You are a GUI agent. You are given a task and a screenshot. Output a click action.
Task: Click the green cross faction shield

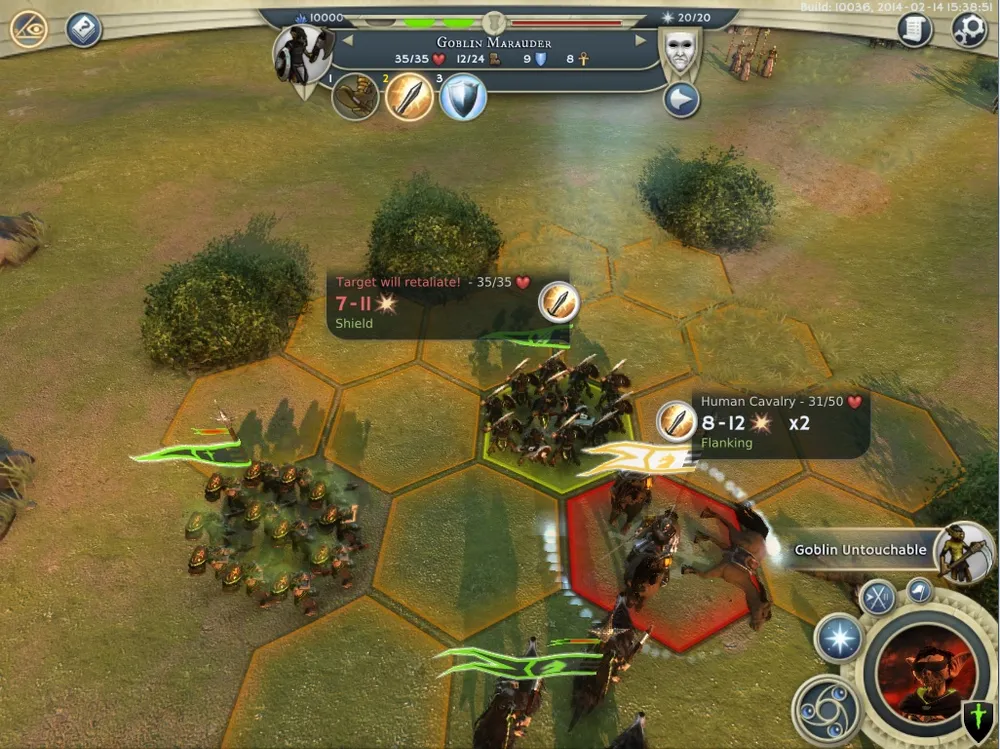pyautogui.click(x=978, y=718)
